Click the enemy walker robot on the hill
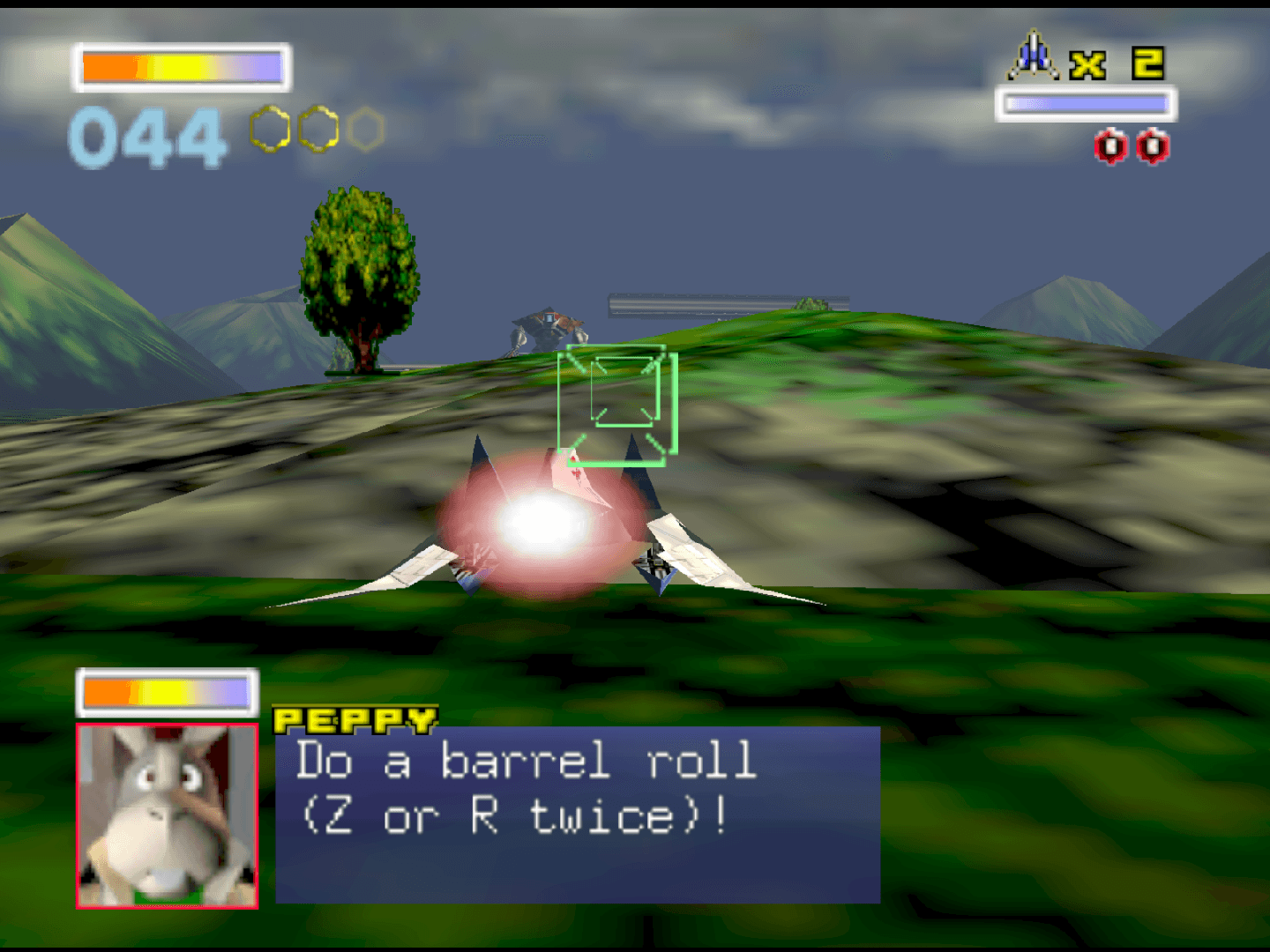The image size is (1270, 952). [547, 326]
